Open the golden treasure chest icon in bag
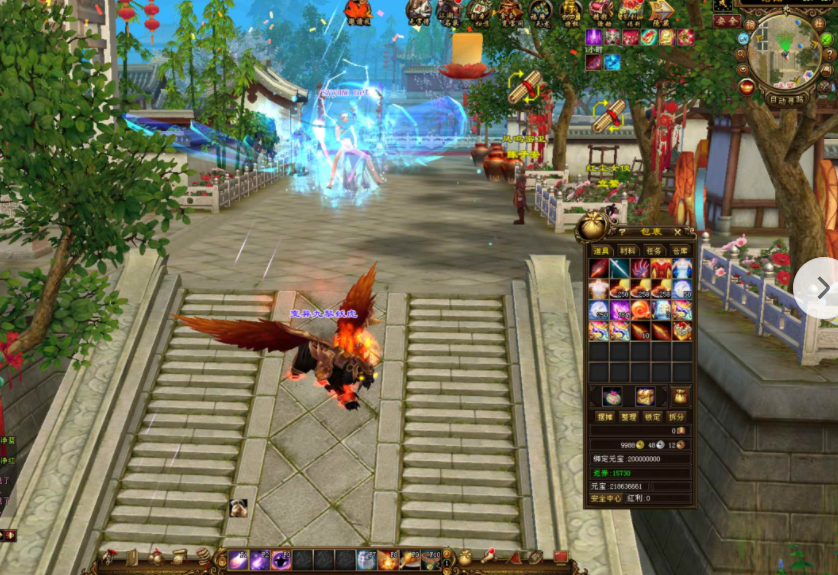 point(645,396)
